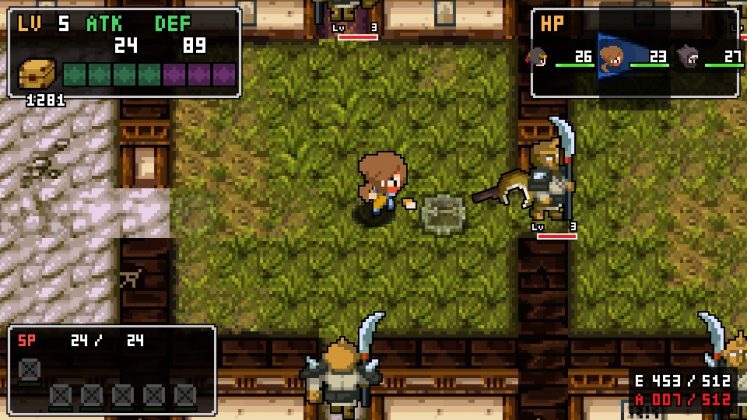Choose the red-scarfed party member portrait
This screenshot has height=420, width=747.
[x=540, y=58]
